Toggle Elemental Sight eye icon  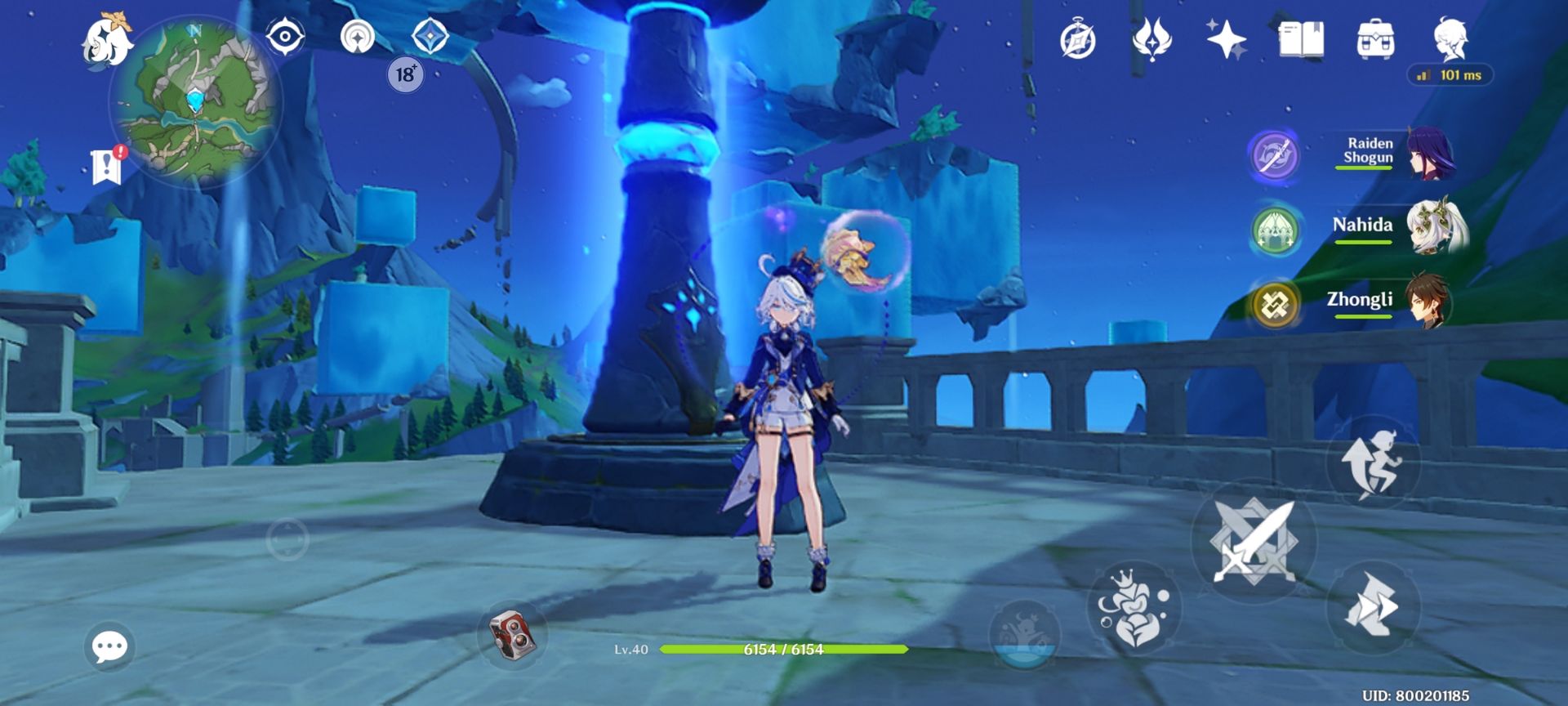(285, 38)
